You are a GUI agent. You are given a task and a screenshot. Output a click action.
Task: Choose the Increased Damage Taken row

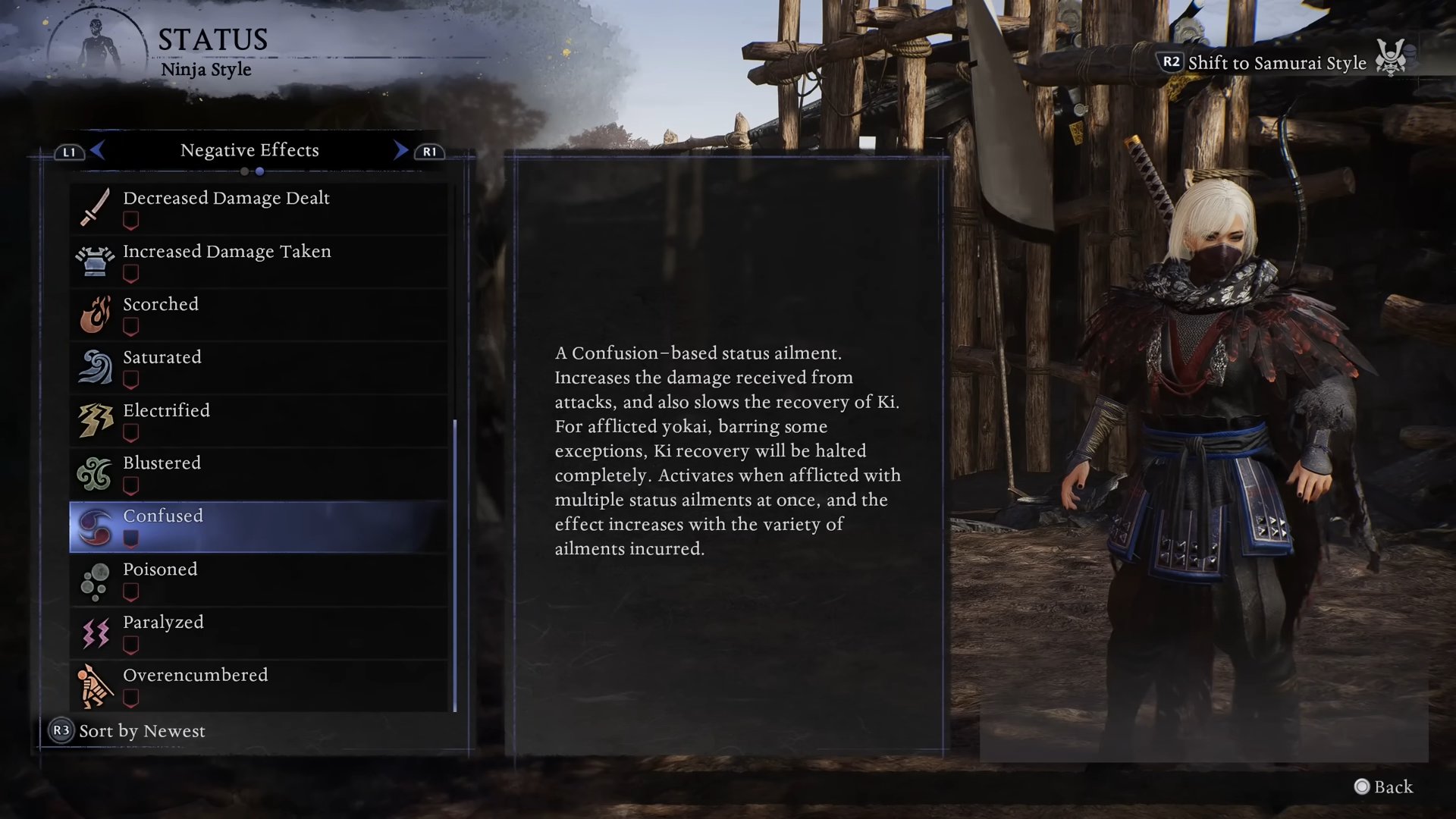click(x=258, y=262)
